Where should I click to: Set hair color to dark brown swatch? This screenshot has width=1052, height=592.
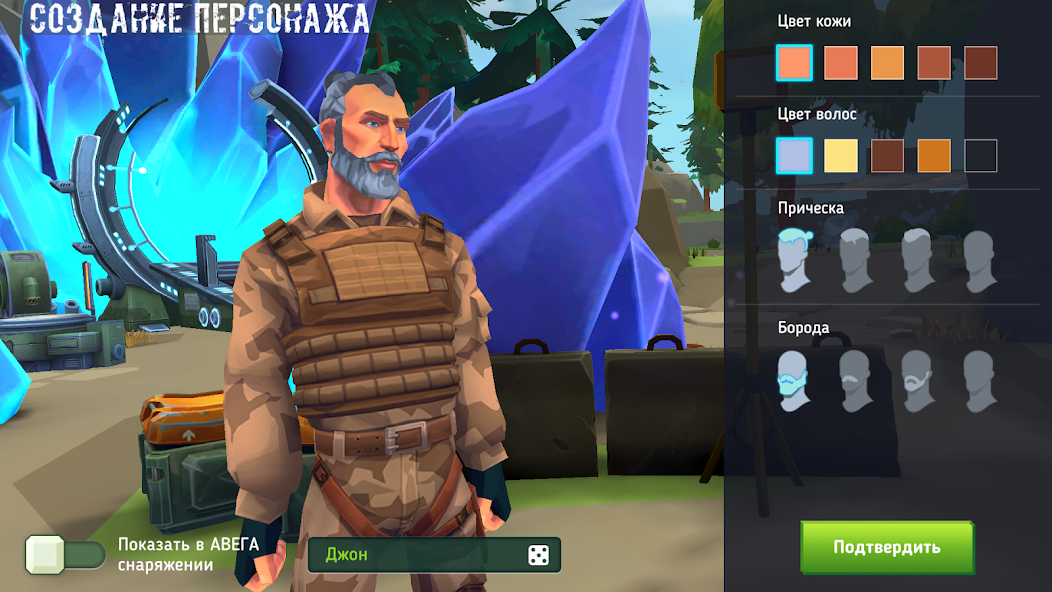click(x=887, y=156)
